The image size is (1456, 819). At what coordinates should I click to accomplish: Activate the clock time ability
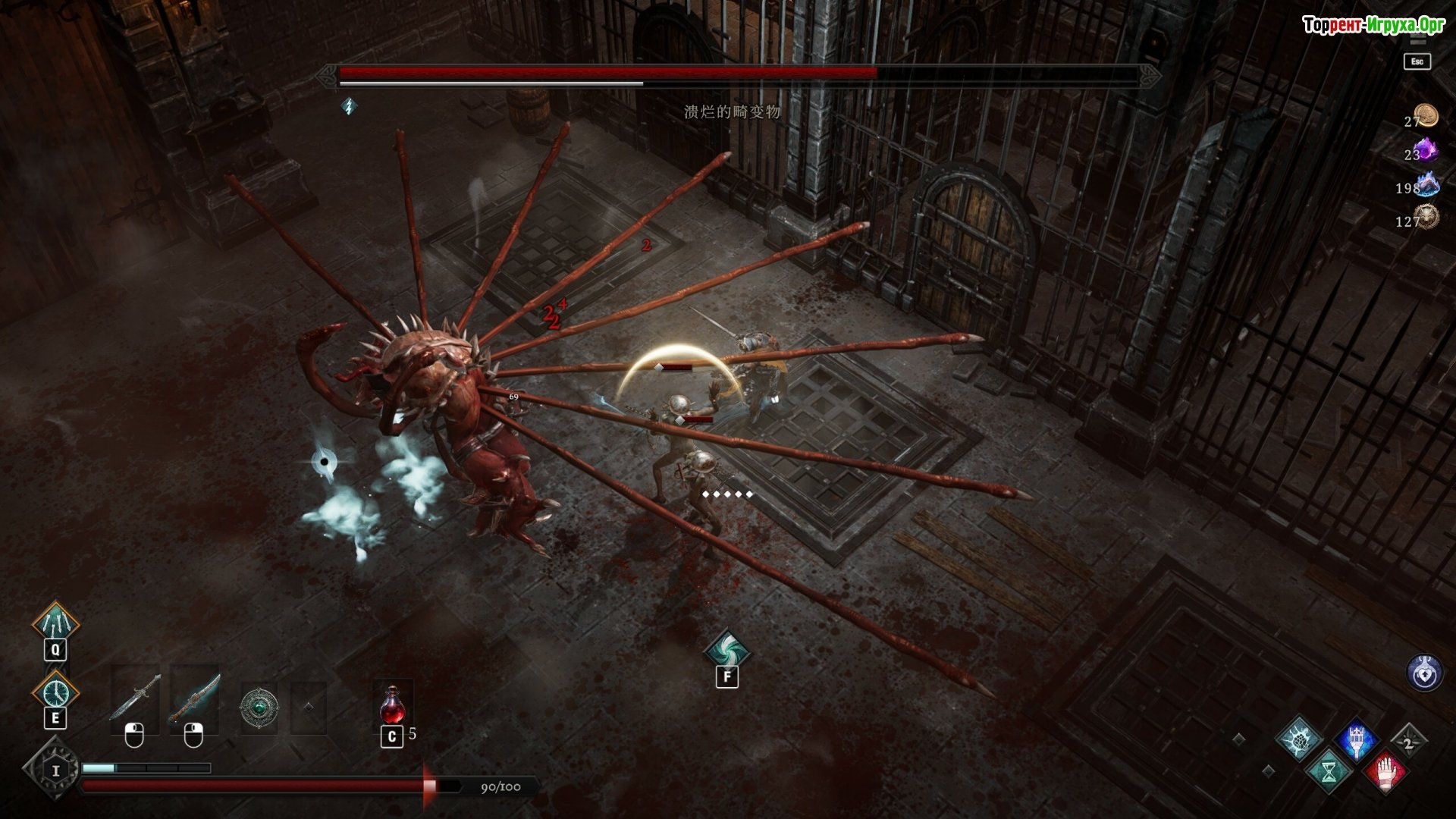pos(55,692)
